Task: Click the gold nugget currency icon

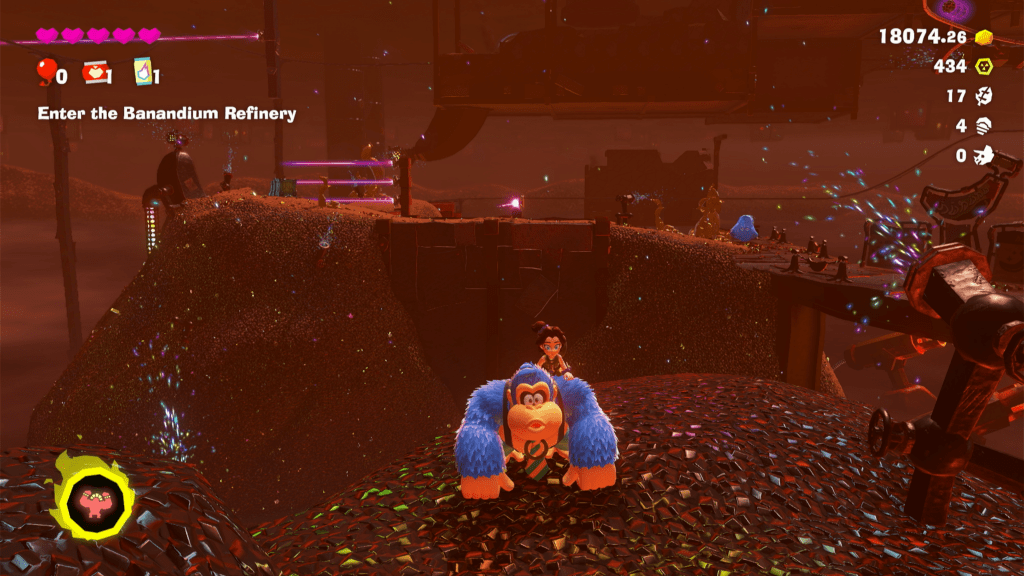Action: (x=985, y=37)
